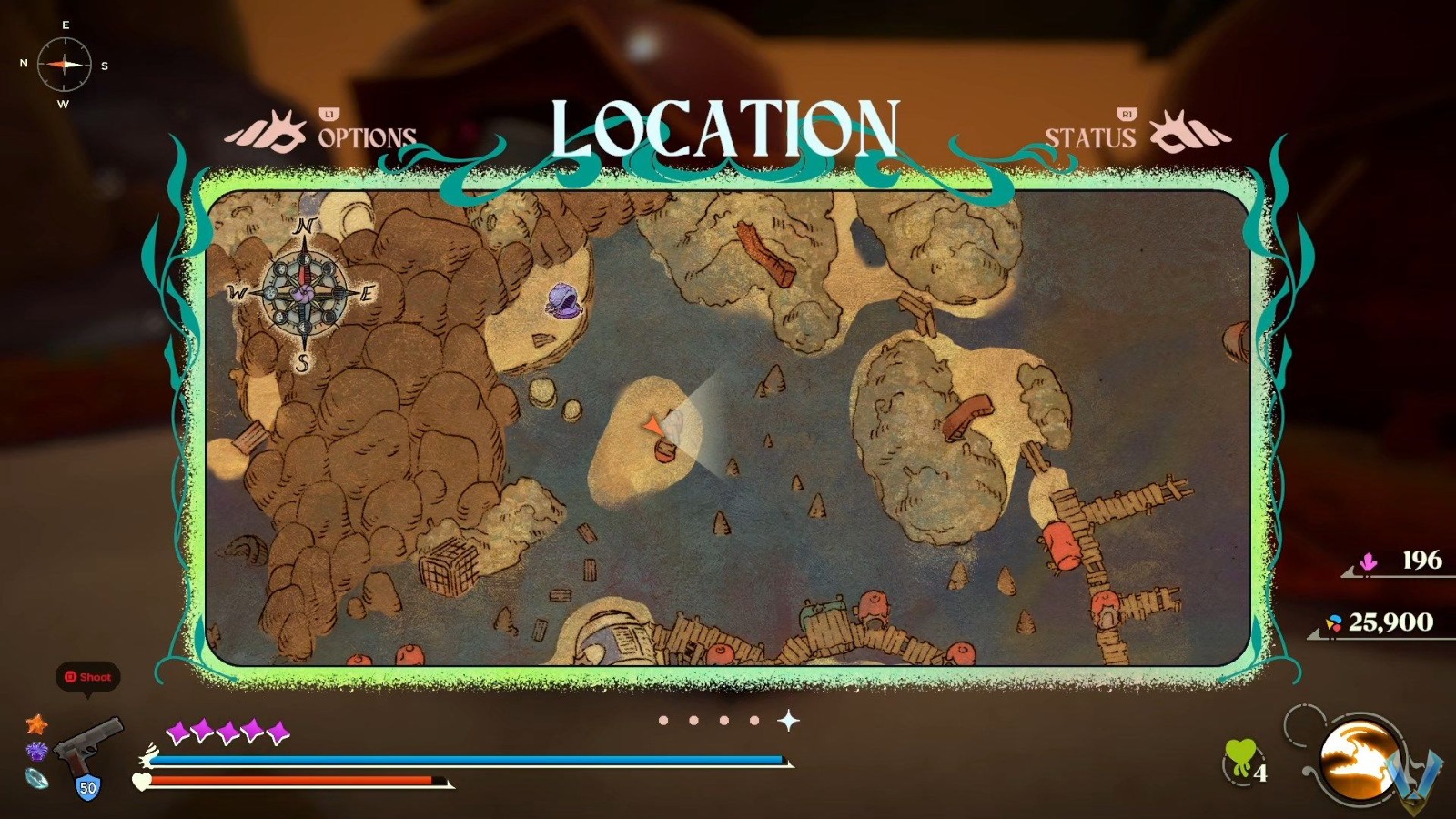Open the L1 Options panel
This screenshot has width=1456, height=819.
pyautogui.click(x=363, y=135)
